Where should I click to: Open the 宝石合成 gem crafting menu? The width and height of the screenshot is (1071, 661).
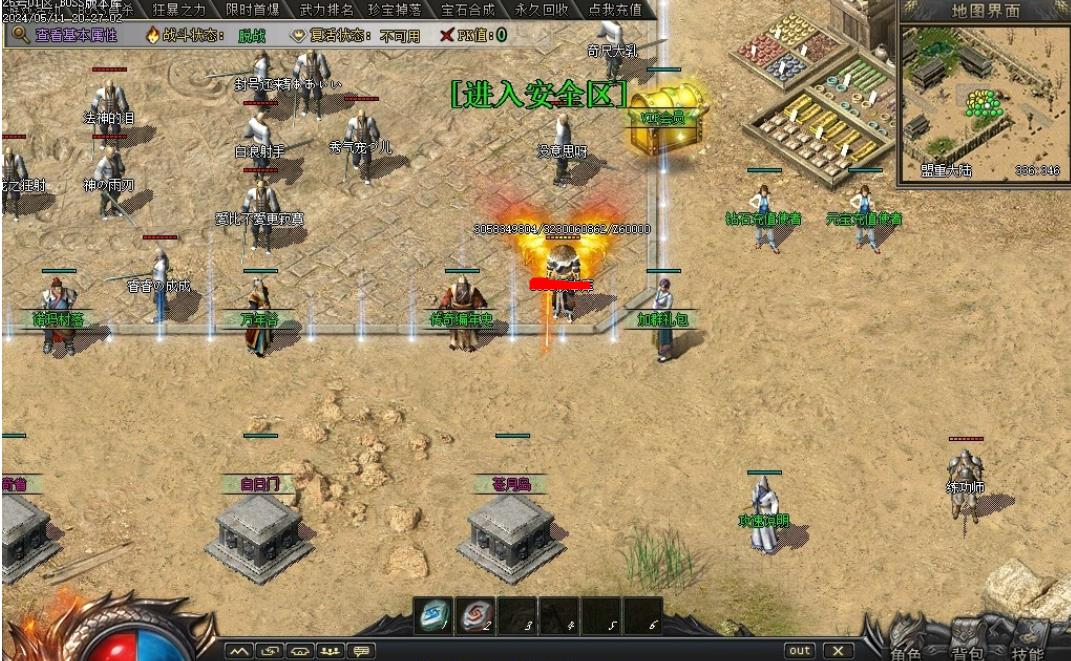pos(468,10)
